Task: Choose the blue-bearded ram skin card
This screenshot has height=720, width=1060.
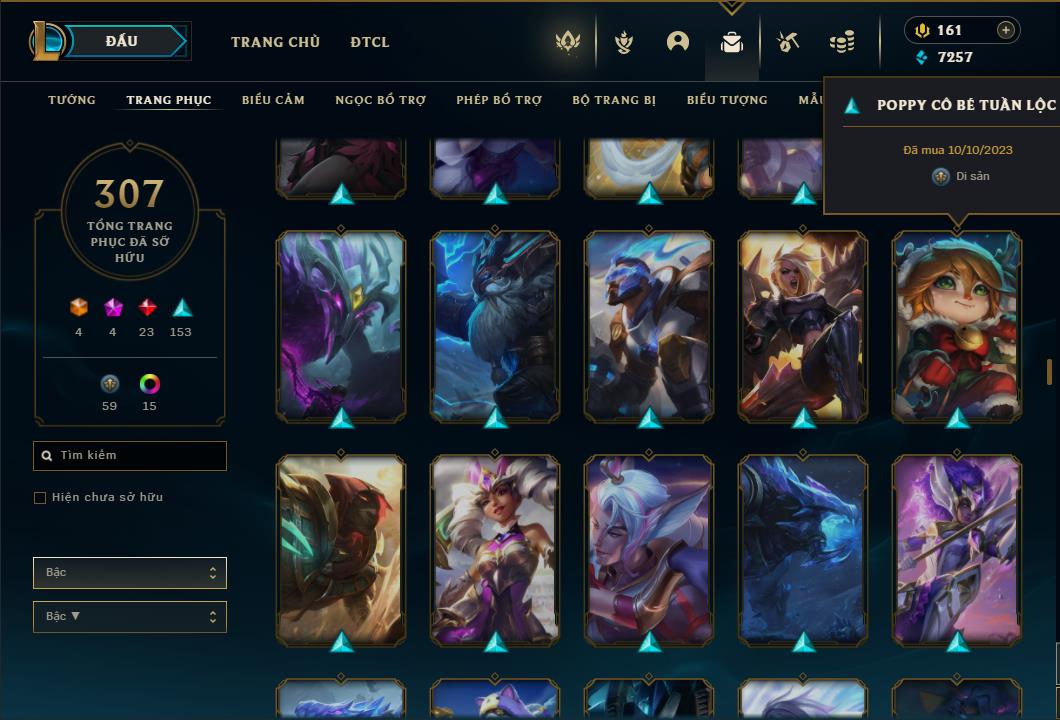Action: 495,325
